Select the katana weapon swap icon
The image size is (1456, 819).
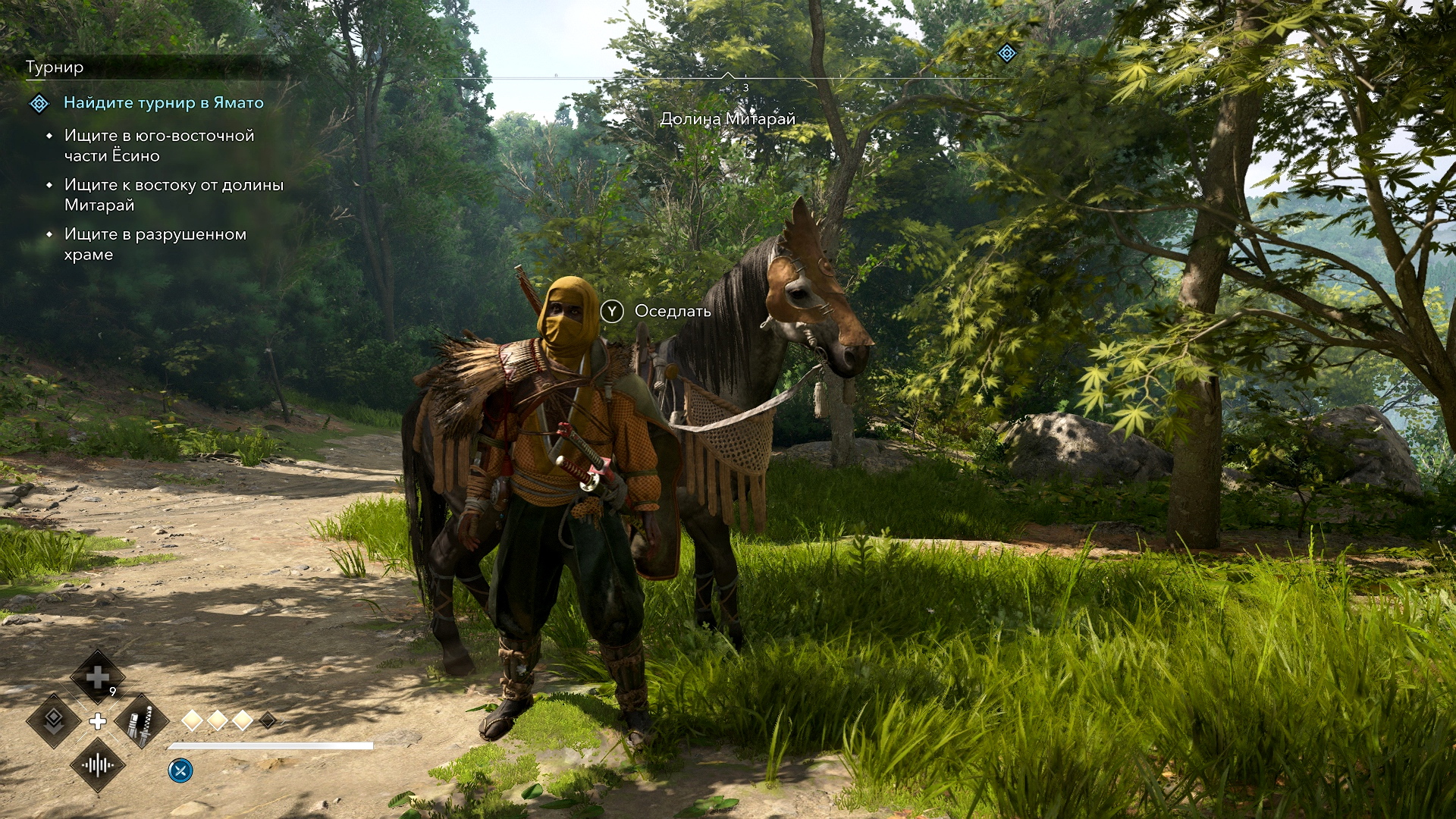(141, 721)
